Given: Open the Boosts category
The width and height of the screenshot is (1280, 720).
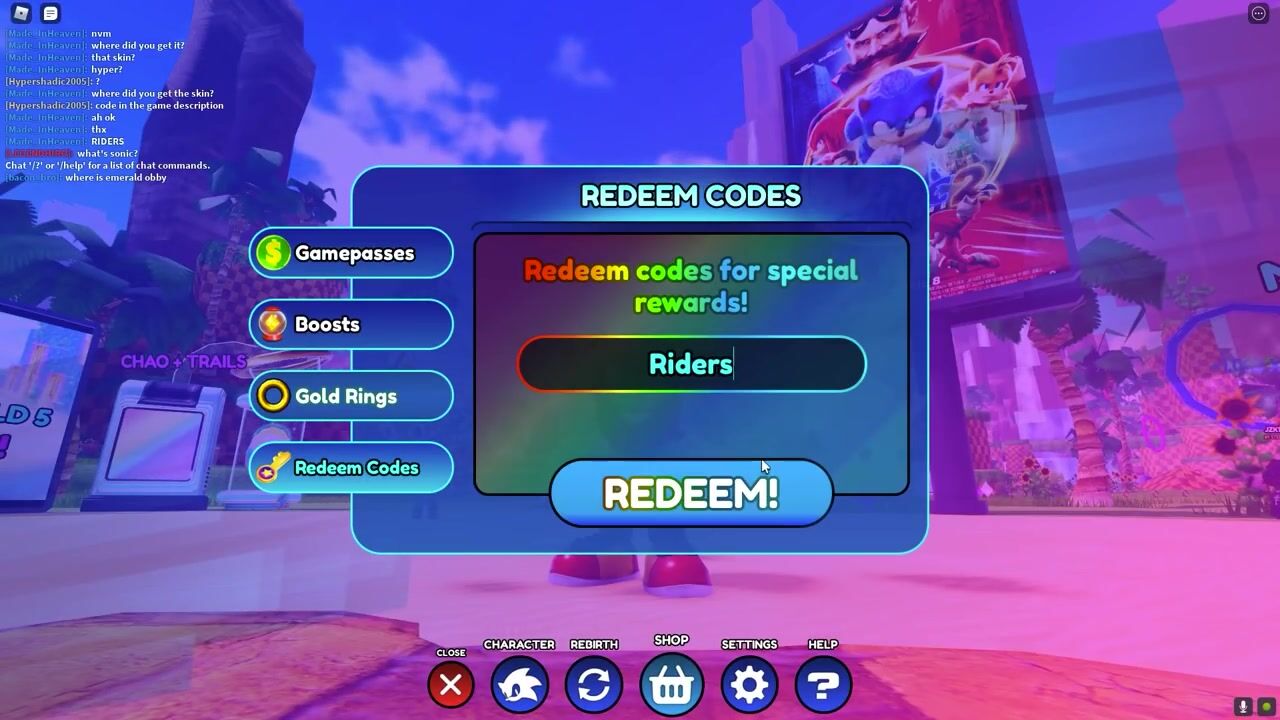Looking at the screenshot, I should coord(351,325).
